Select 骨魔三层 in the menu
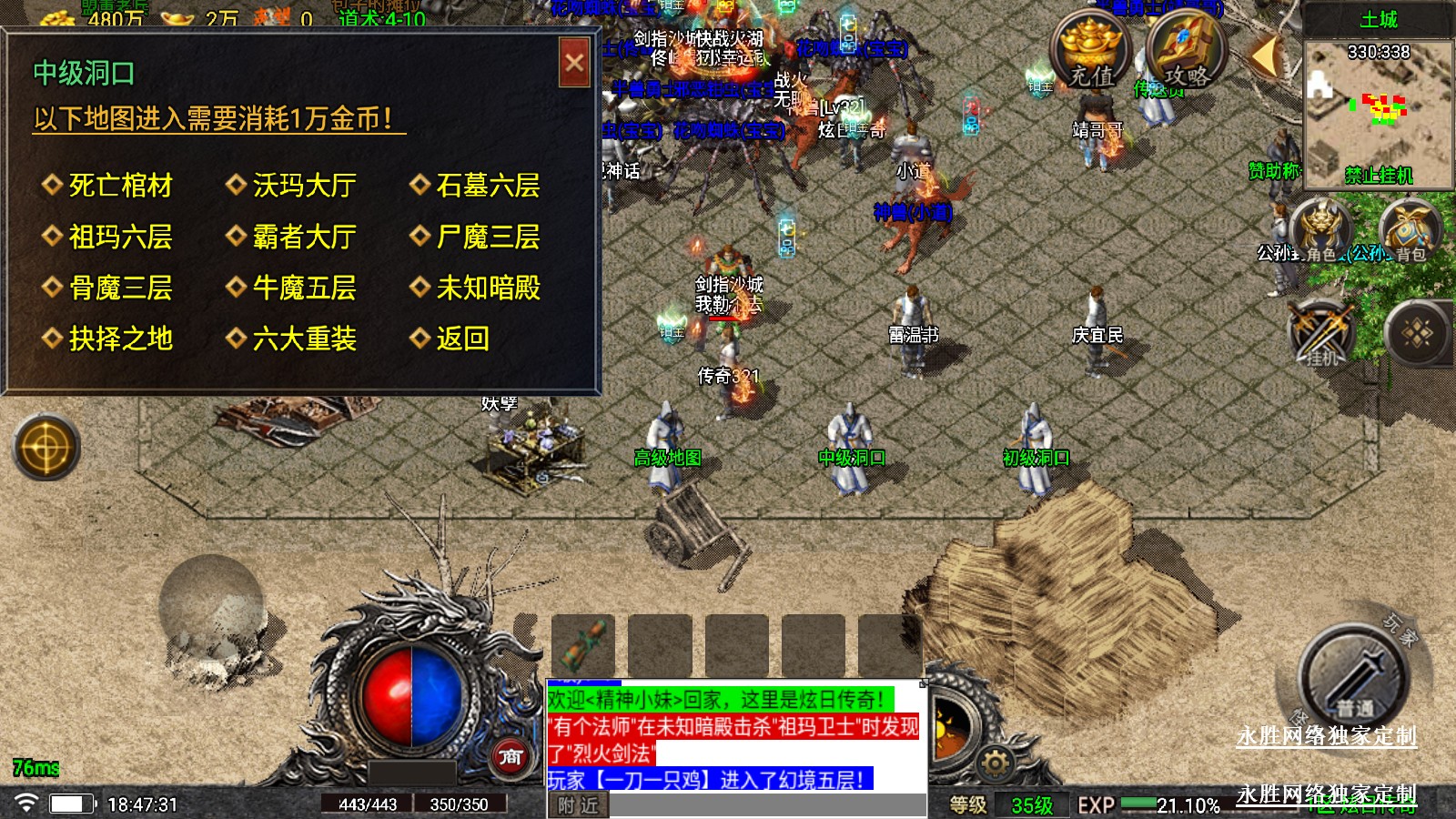The height and width of the screenshot is (819, 1456). click(120, 288)
